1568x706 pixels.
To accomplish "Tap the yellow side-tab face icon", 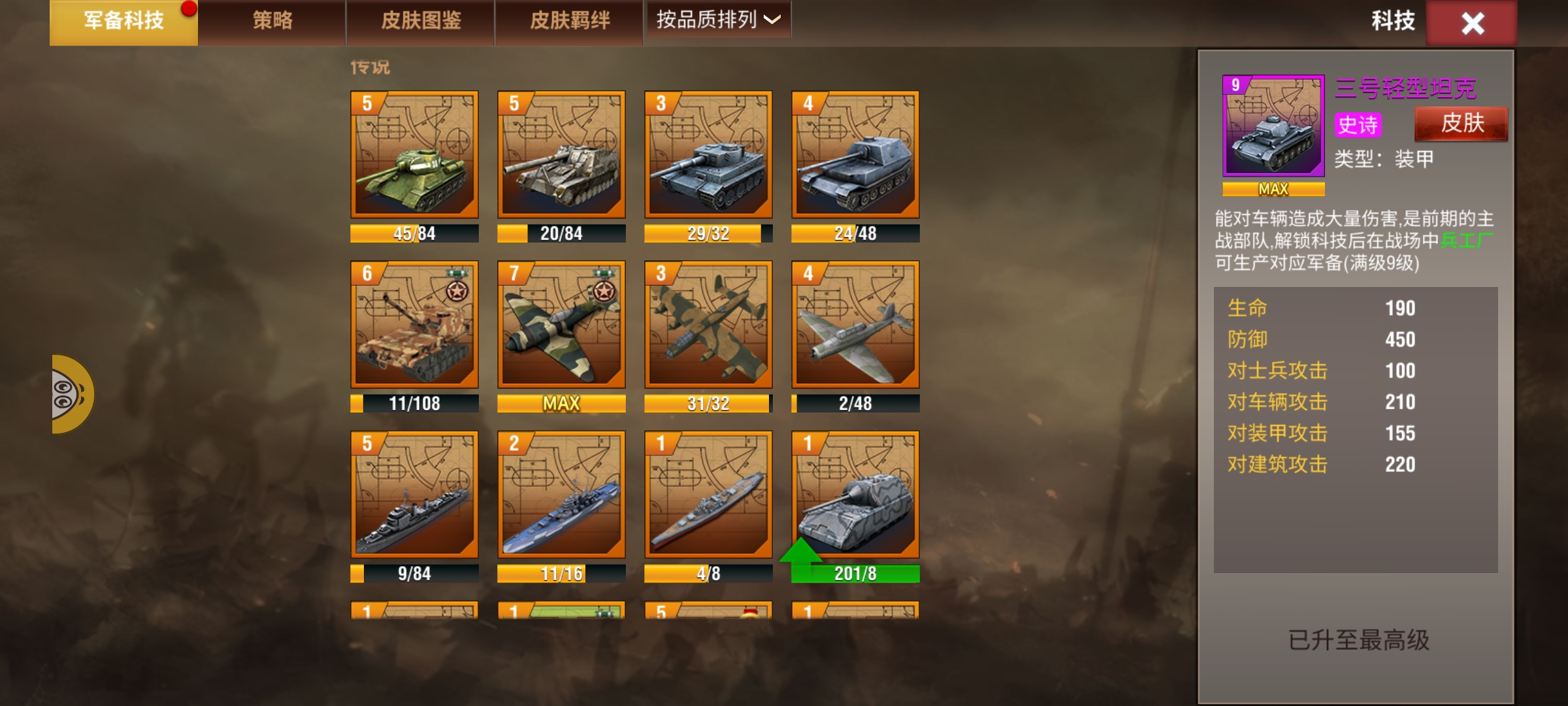I will click(x=71, y=394).
